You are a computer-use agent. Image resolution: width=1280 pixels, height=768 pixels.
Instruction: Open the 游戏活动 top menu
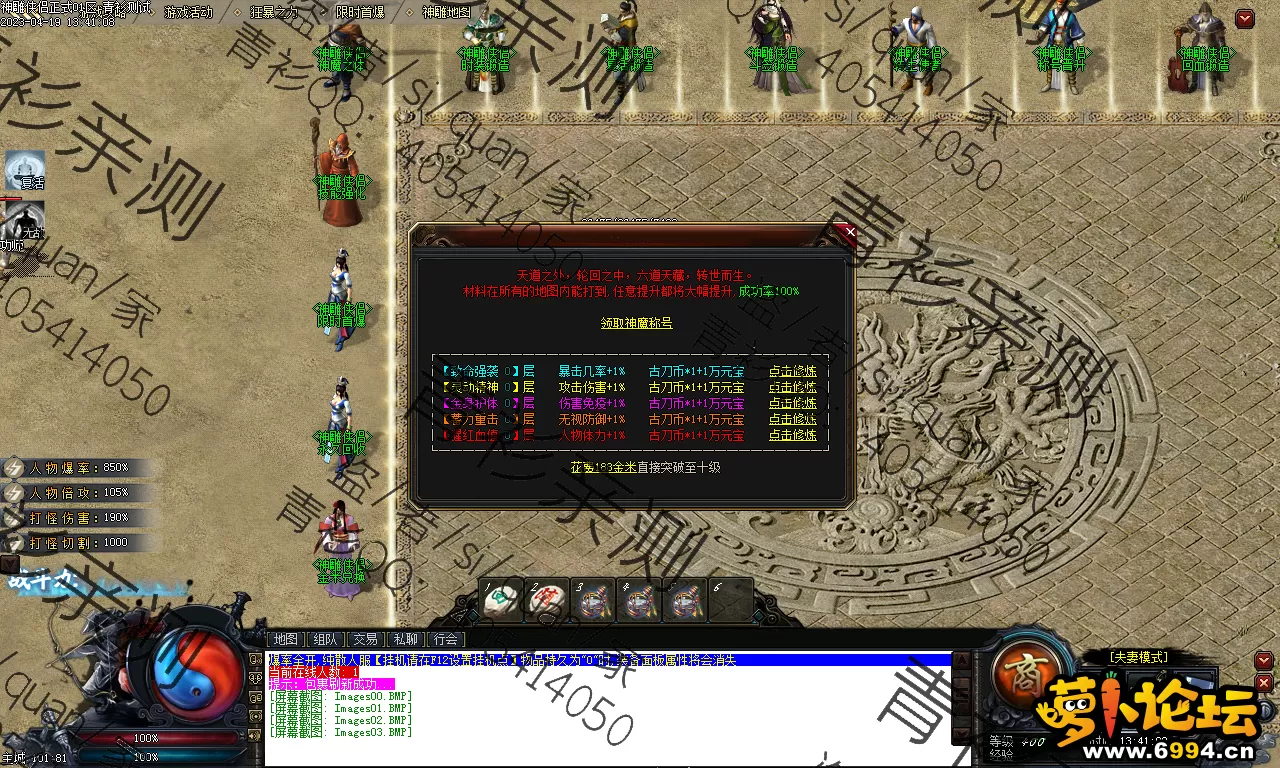coord(188,12)
